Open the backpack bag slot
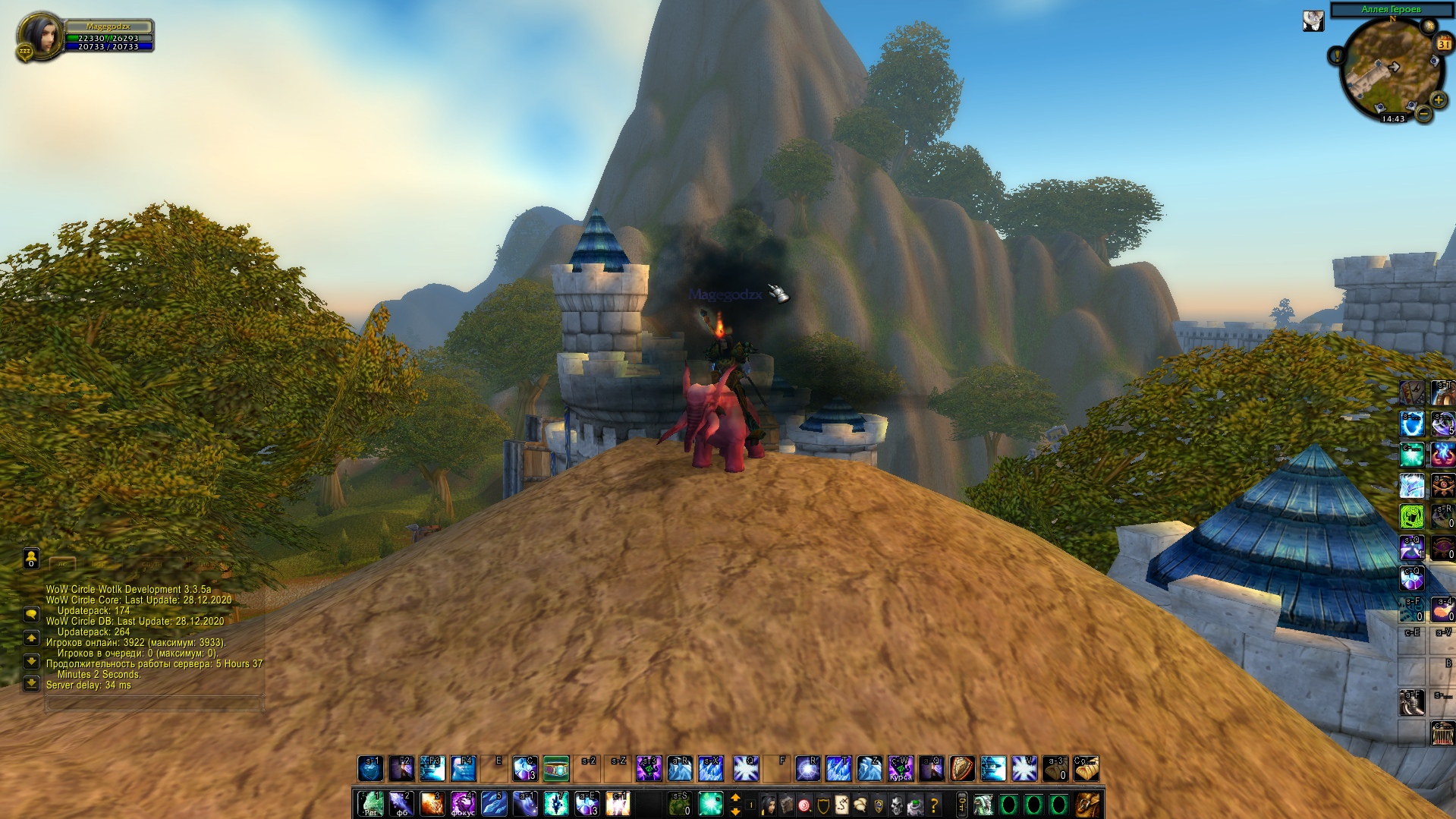This screenshot has width=1456, height=819. tap(1087, 804)
